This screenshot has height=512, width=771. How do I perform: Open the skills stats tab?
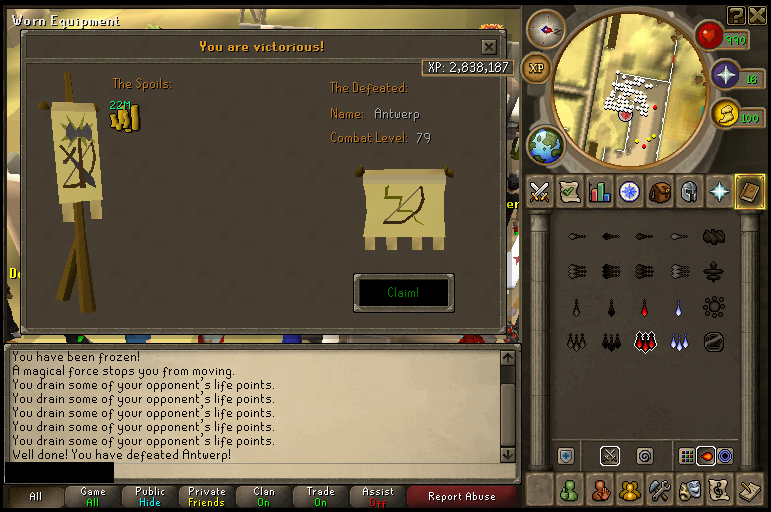coord(600,191)
